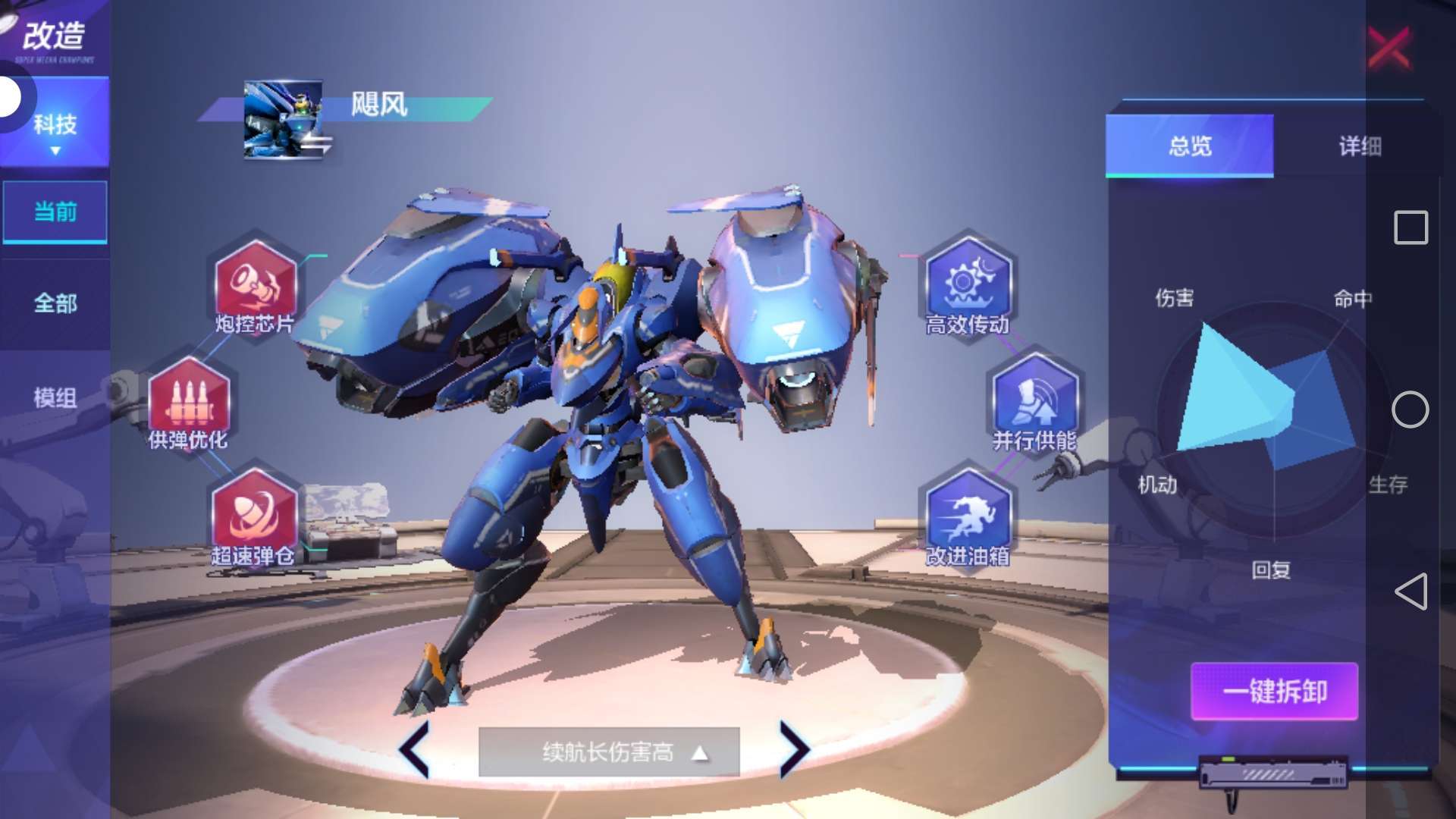
Task: Select the 科技 tech category
Action: pyautogui.click(x=55, y=124)
